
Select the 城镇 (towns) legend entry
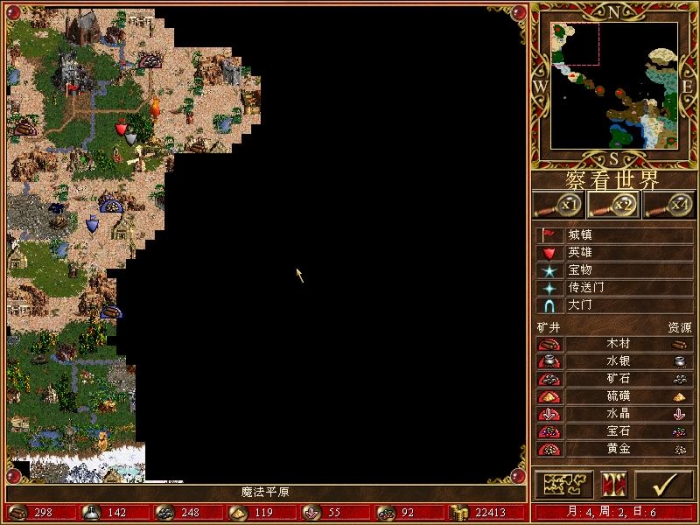tap(580, 234)
